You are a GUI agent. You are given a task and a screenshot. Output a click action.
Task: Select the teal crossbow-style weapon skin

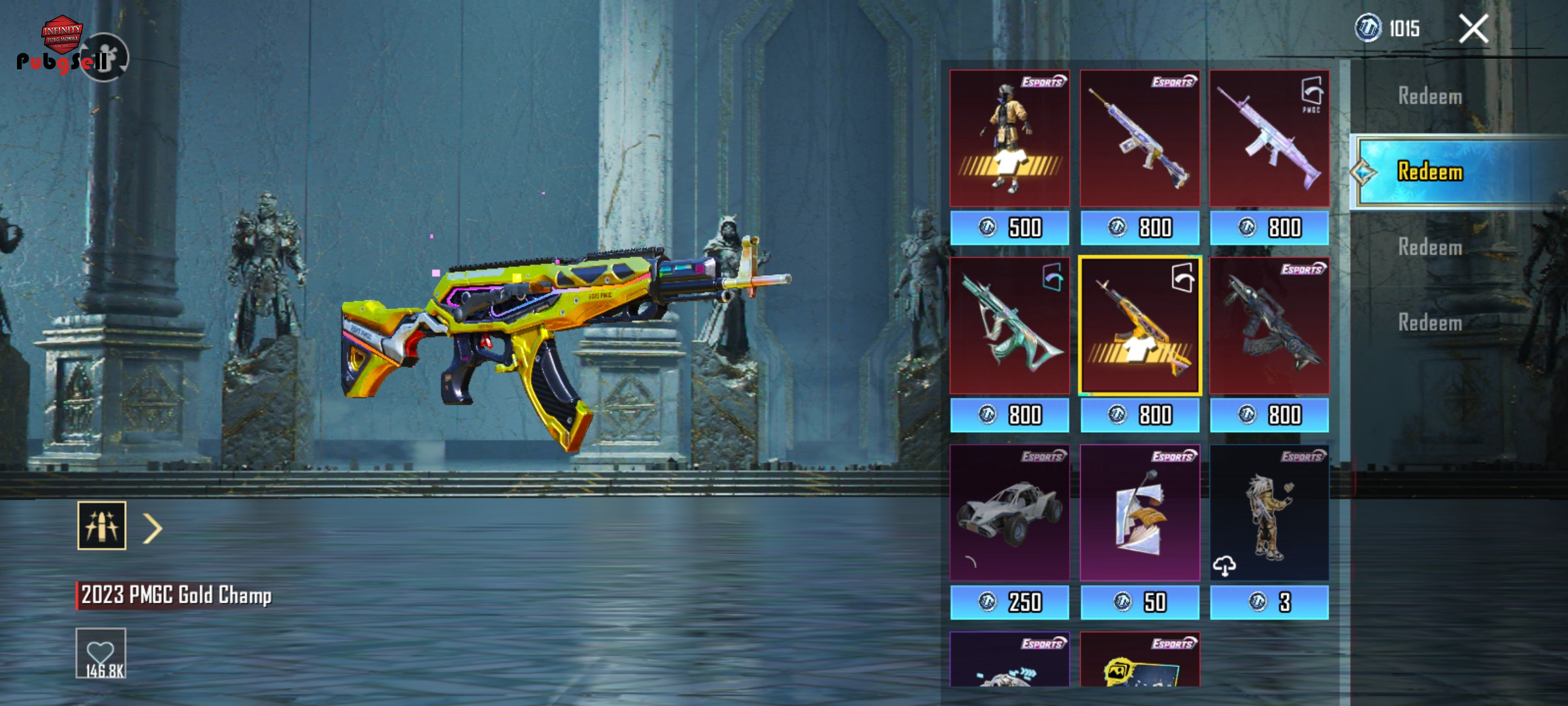click(x=1009, y=326)
